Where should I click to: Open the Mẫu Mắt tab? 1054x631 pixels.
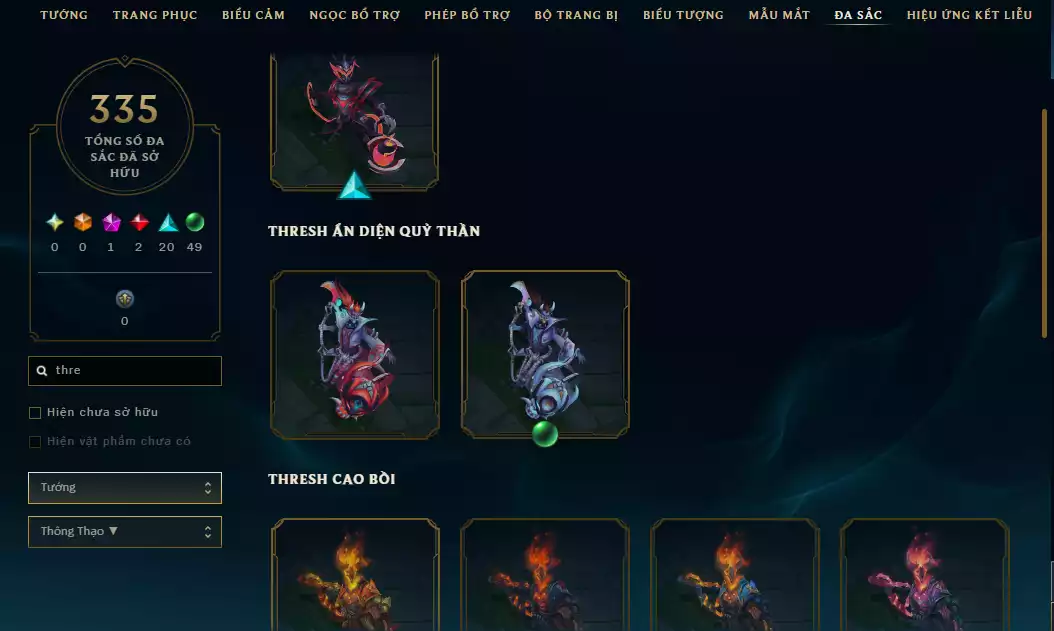click(779, 15)
